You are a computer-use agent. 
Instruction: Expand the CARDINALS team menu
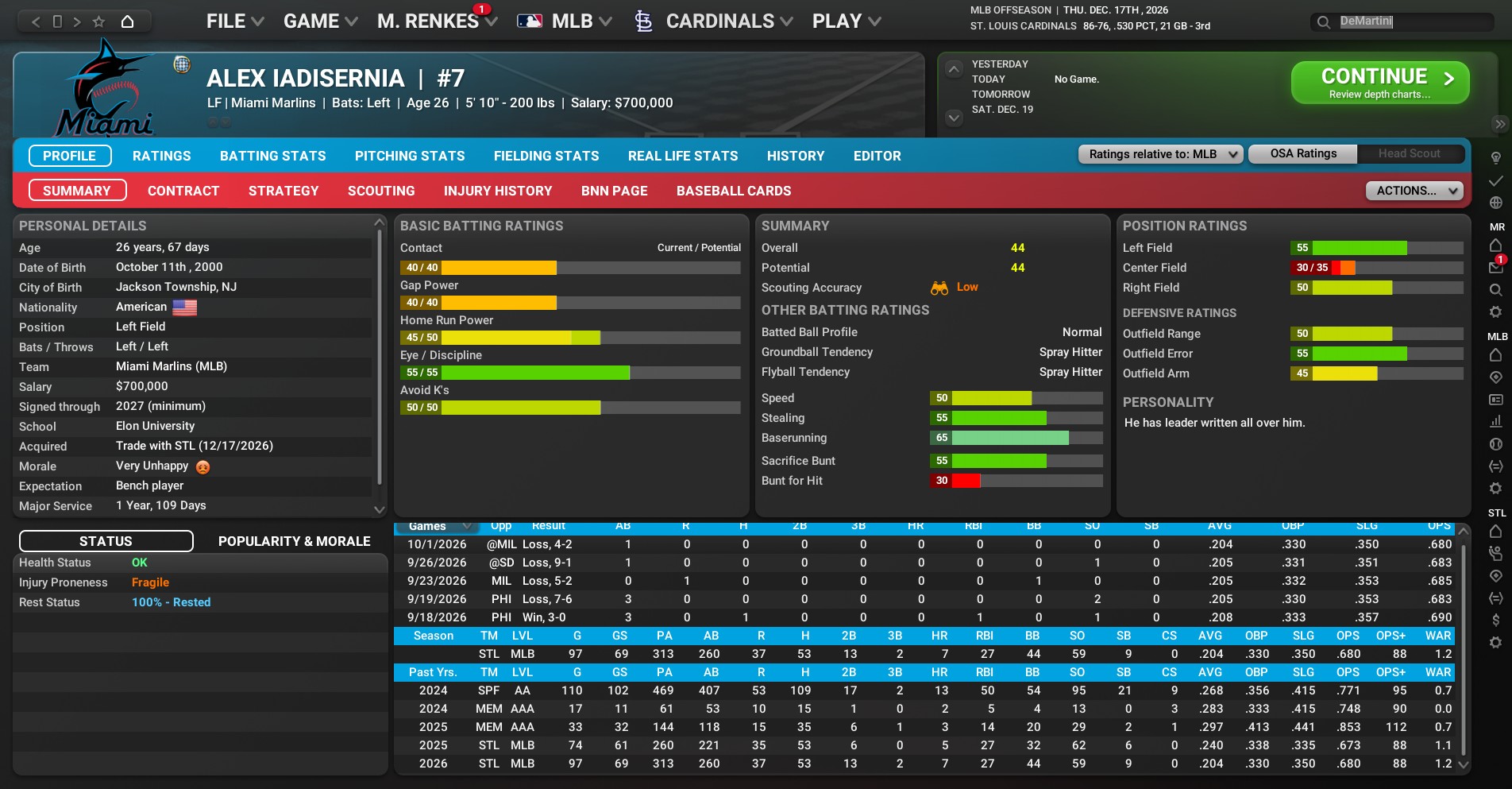click(719, 21)
